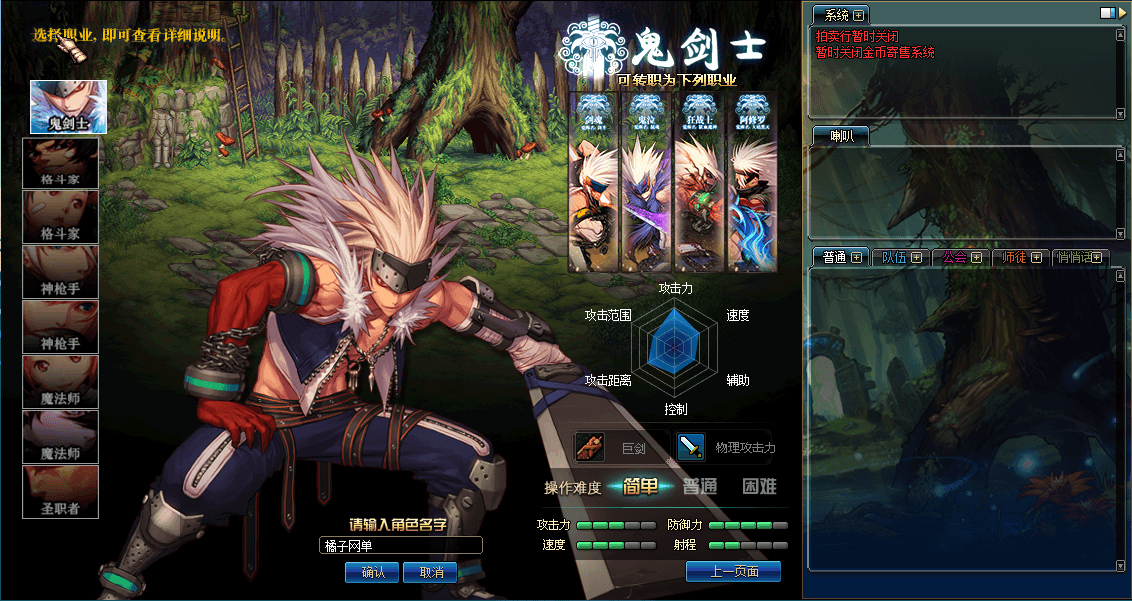The width and height of the screenshot is (1132, 601).
Task: Select the 鬼剑士 class portrait
Action: (x=68, y=107)
